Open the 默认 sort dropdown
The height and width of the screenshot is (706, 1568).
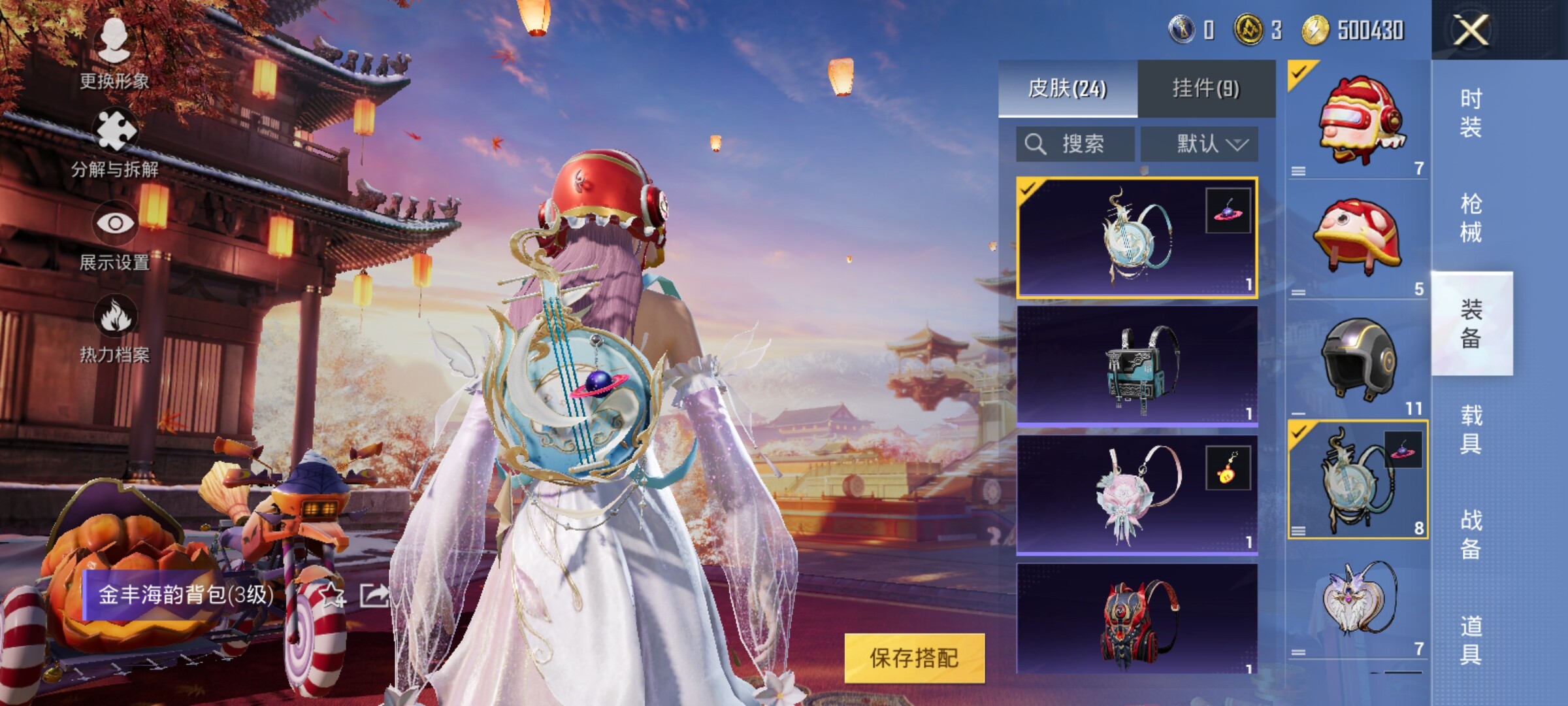[1200, 144]
